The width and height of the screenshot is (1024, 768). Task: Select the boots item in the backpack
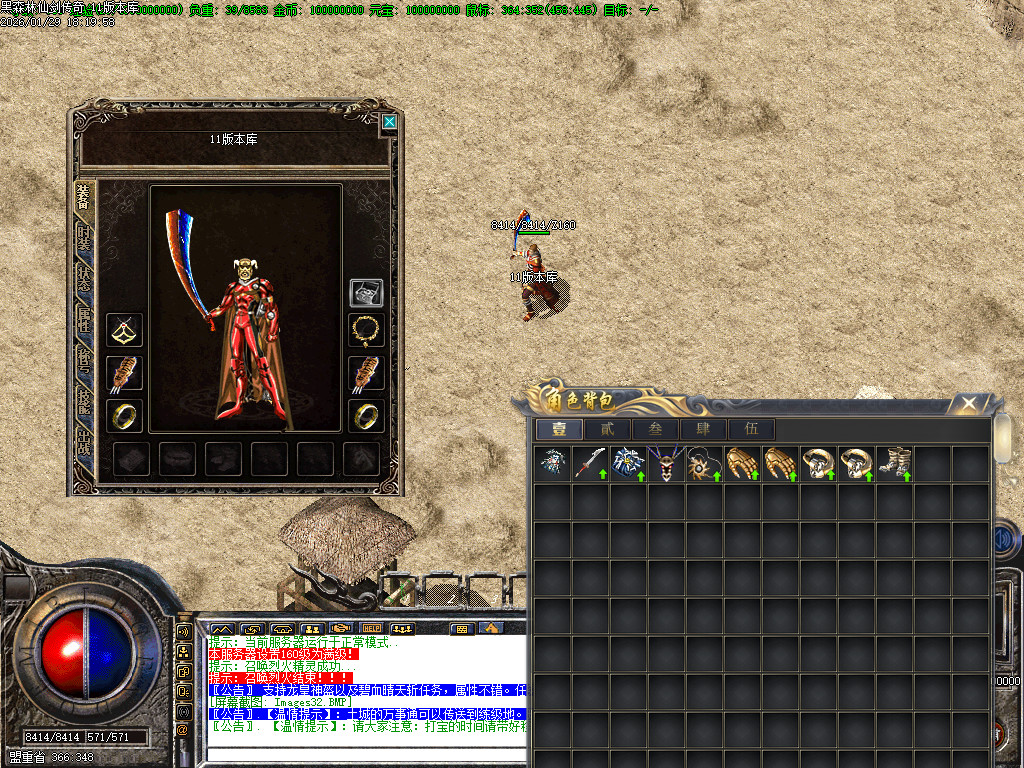click(893, 464)
